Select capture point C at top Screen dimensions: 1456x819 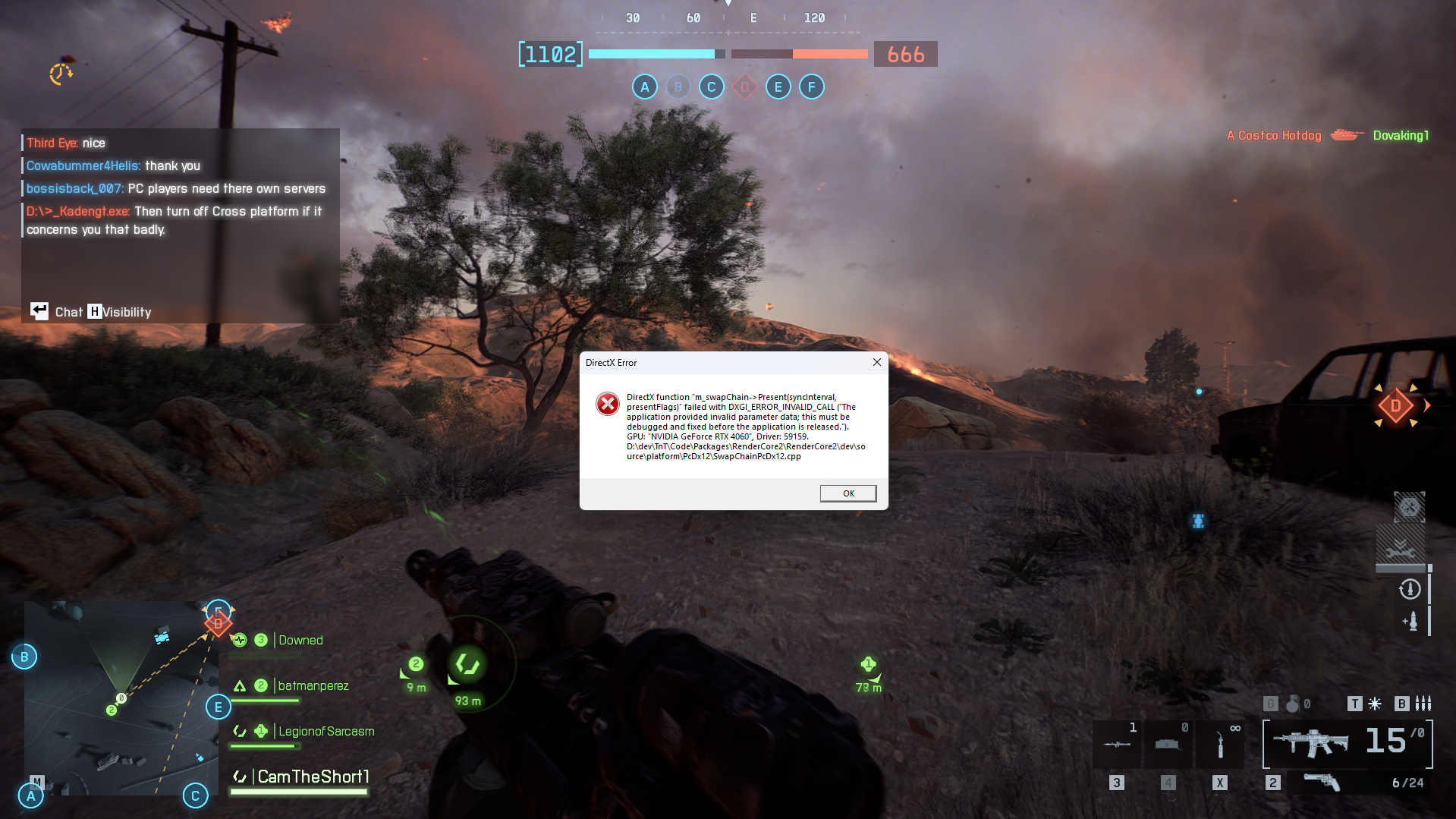tap(711, 87)
